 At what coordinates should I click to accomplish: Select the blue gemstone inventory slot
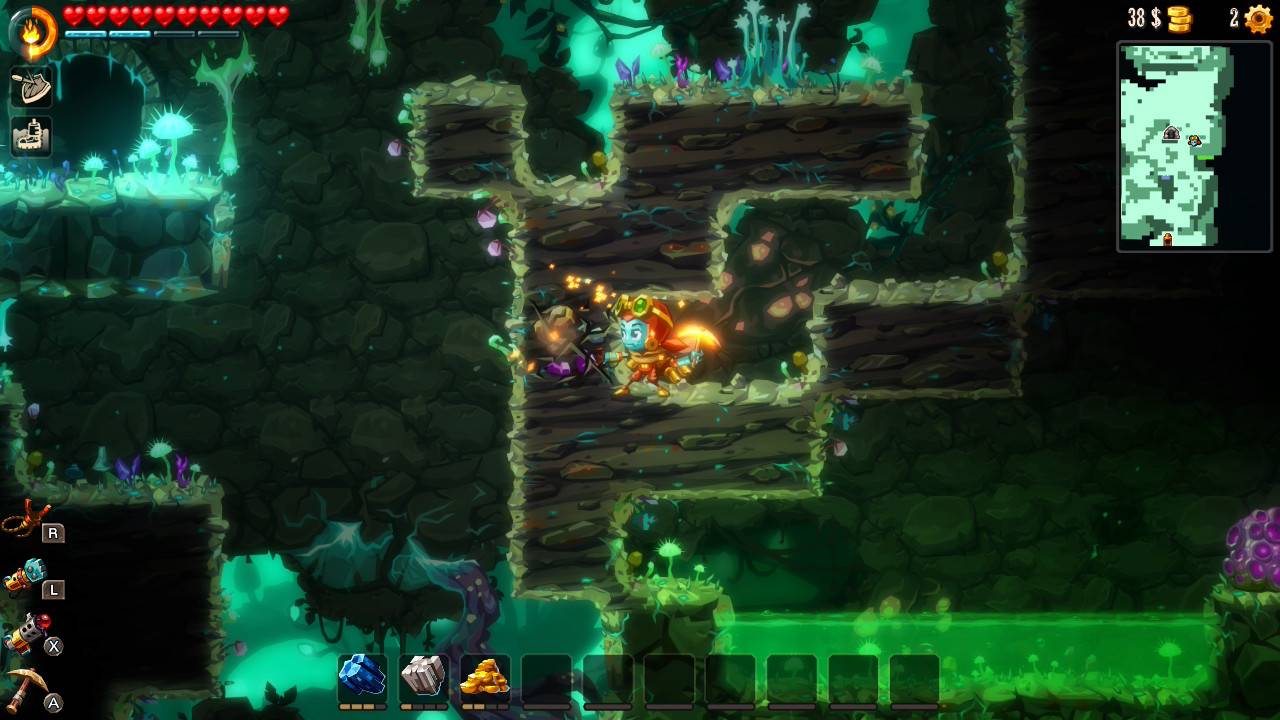click(361, 678)
